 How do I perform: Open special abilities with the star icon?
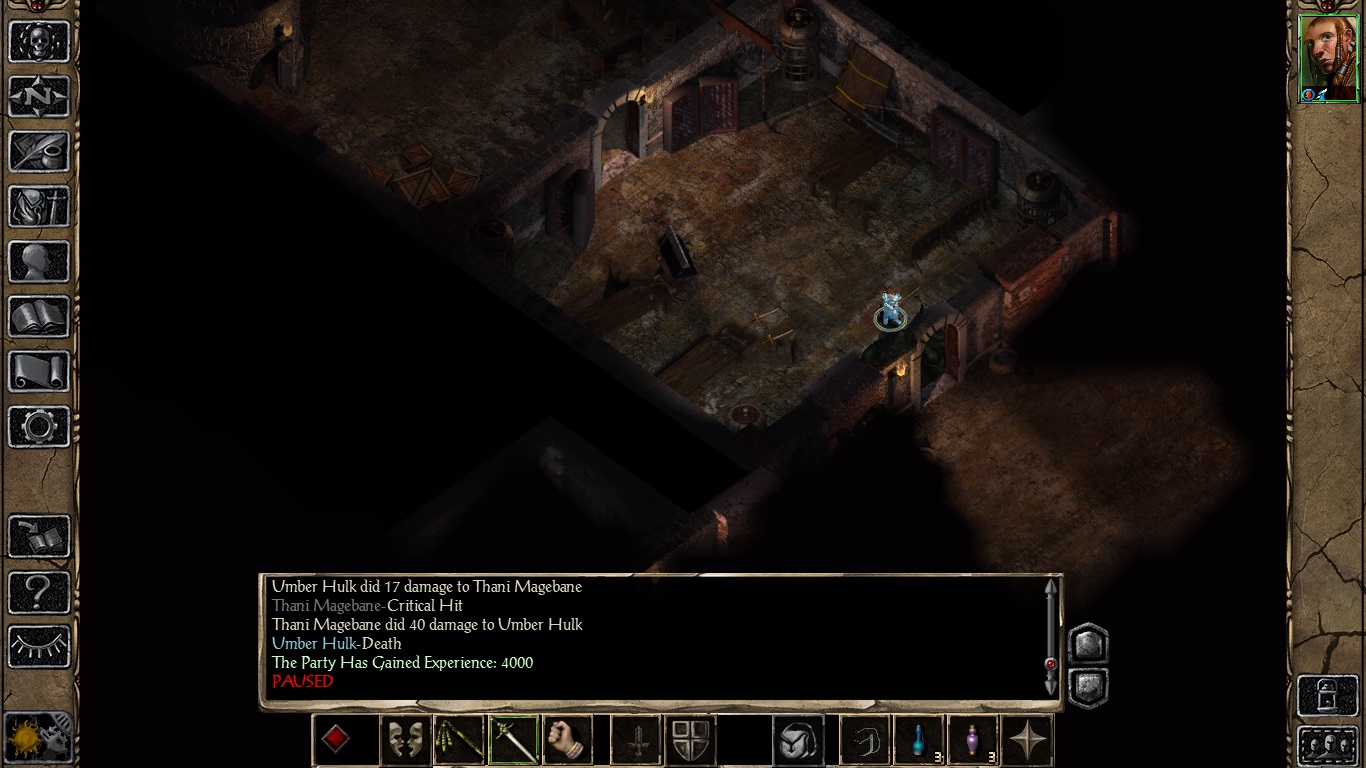[1027, 741]
